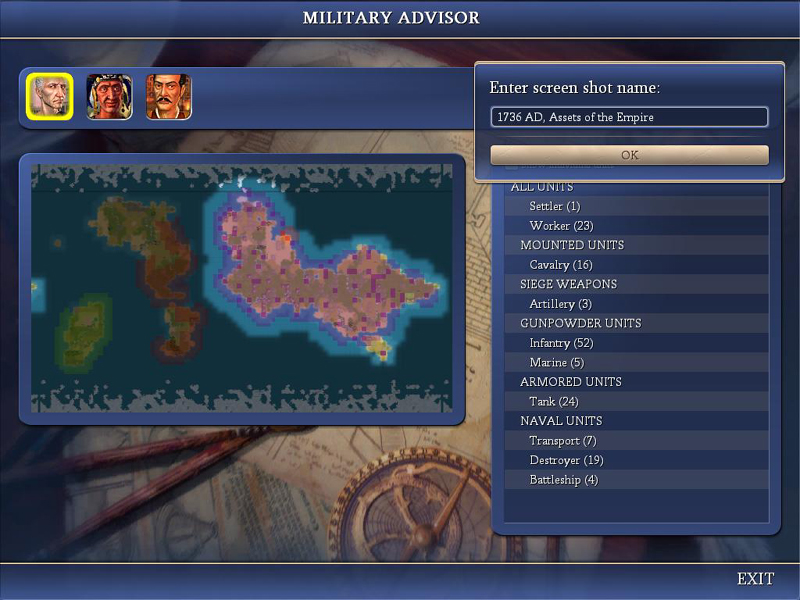Image resolution: width=800 pixels, height=600 pixels.
Task: Click the world map overview
Action: coord(241,288)
